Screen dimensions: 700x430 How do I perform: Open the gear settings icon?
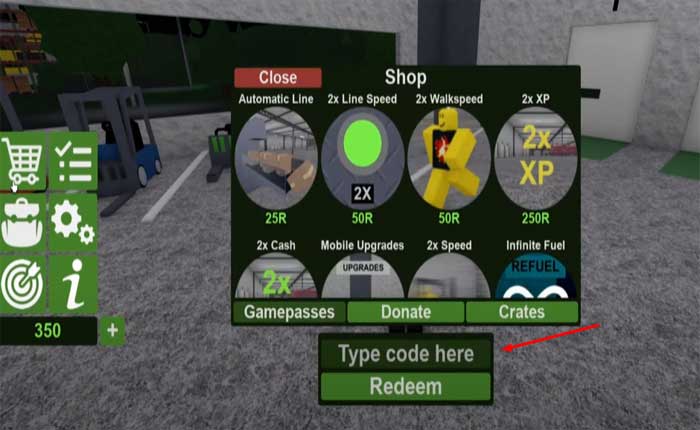point(73,222)
